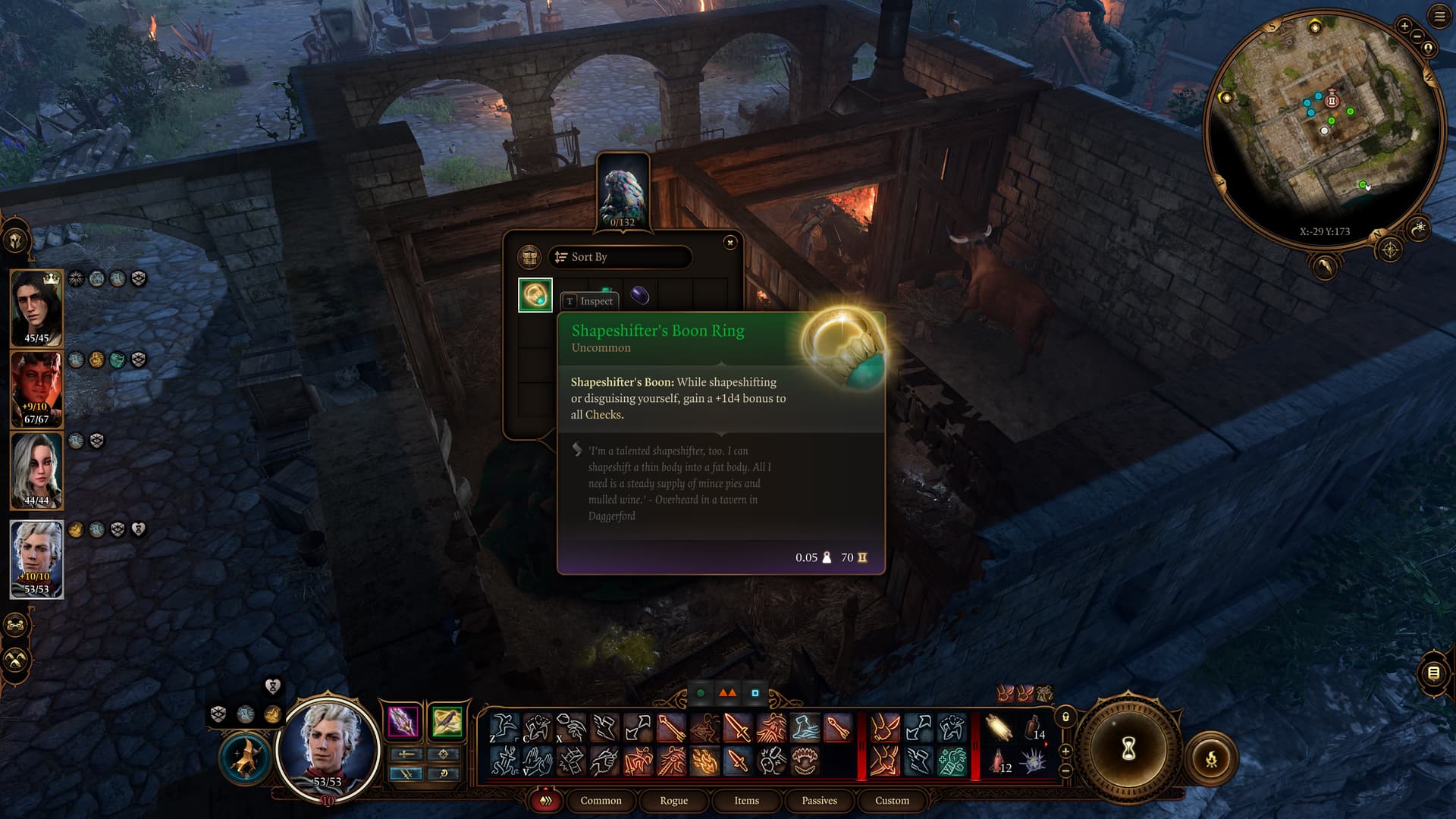The height and width of the screenshot is (819, 1456).
Task: Zoom in on the minimap
Action: (1404, 27)
